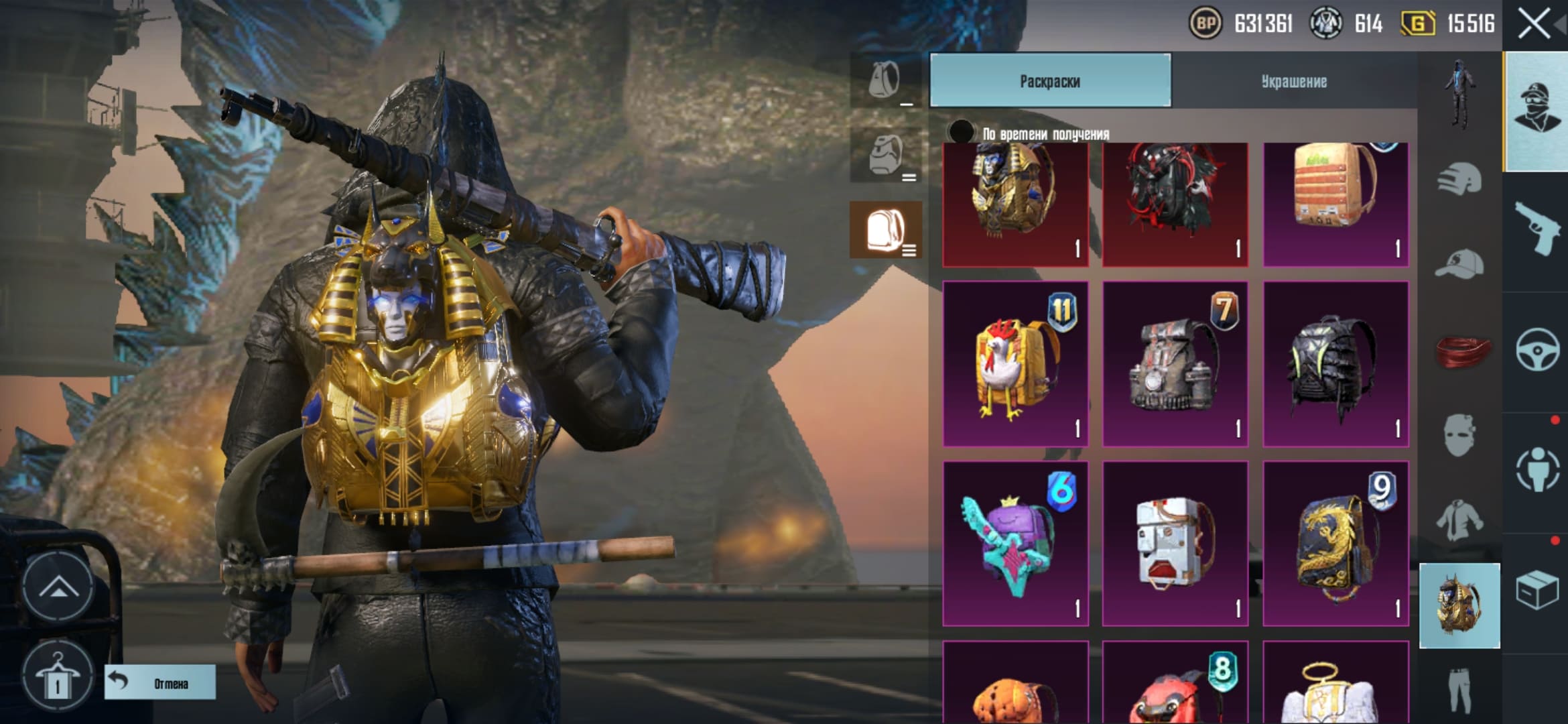The width and height of the screenshot is (1568, 724).
Task: Toggle the 'По времени получения' sort option
Action: tap(961, 132)
